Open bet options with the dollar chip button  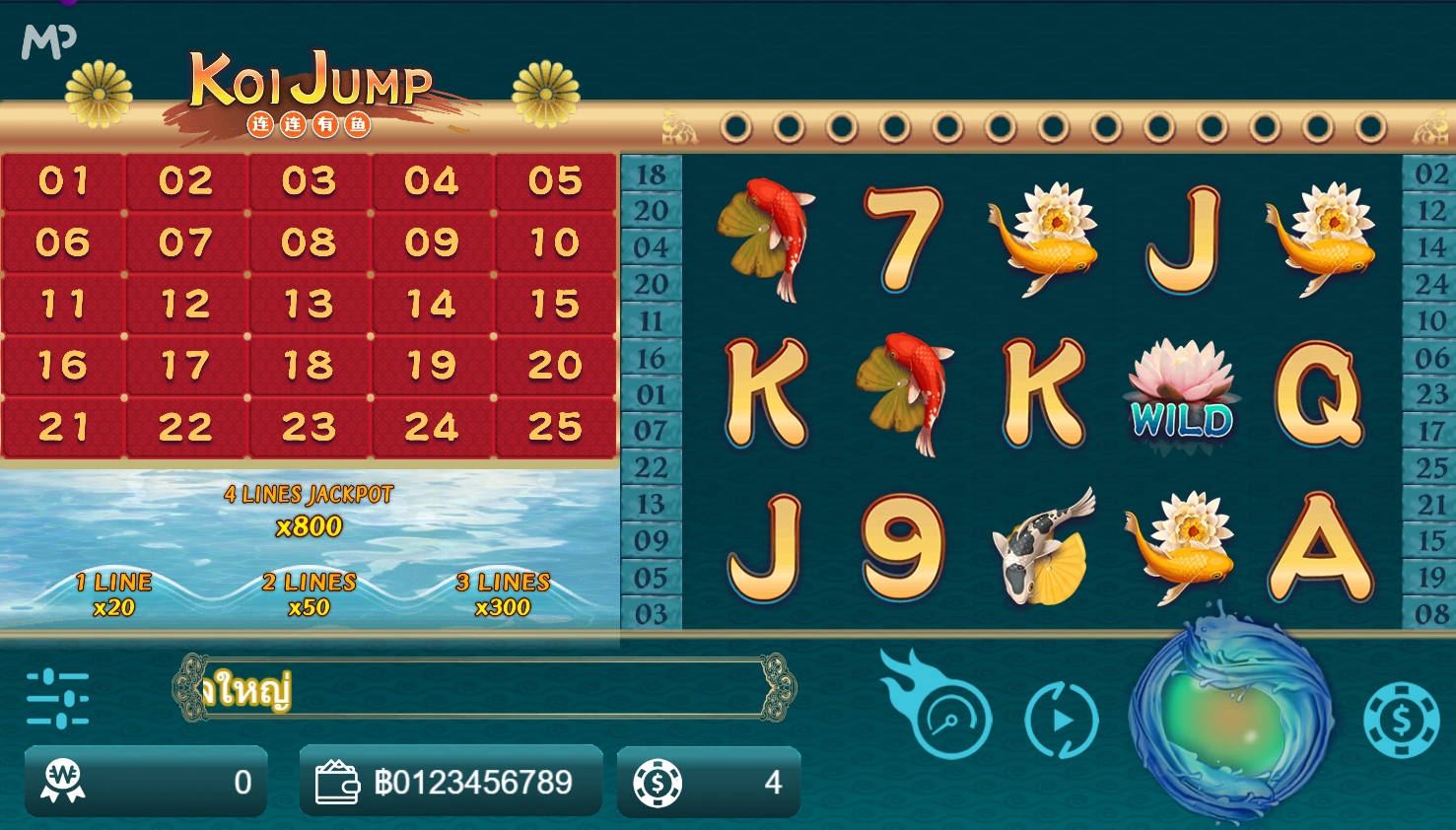click(x=1401, y=720)
